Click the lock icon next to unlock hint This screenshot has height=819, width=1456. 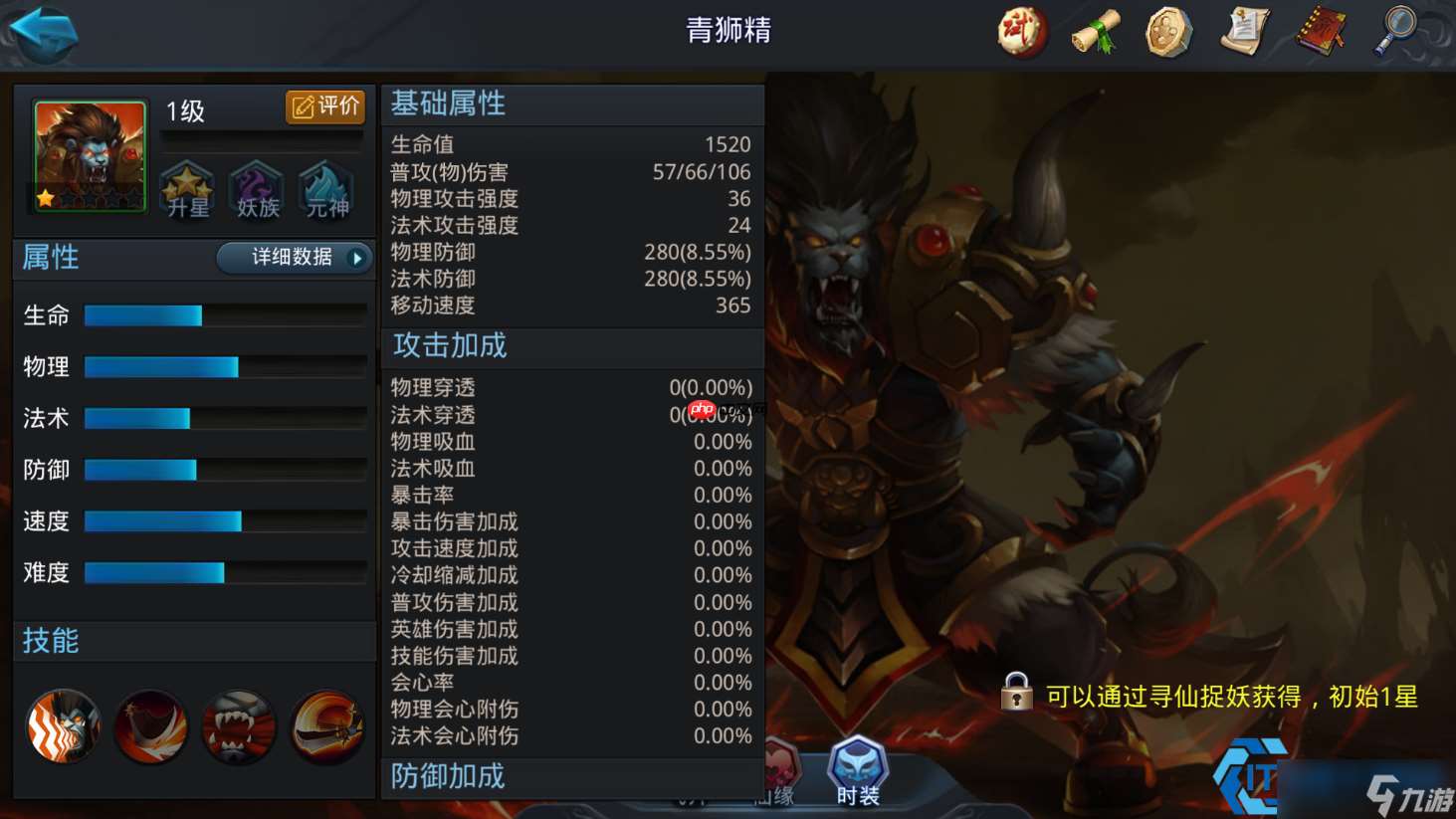pos(1016,689)
